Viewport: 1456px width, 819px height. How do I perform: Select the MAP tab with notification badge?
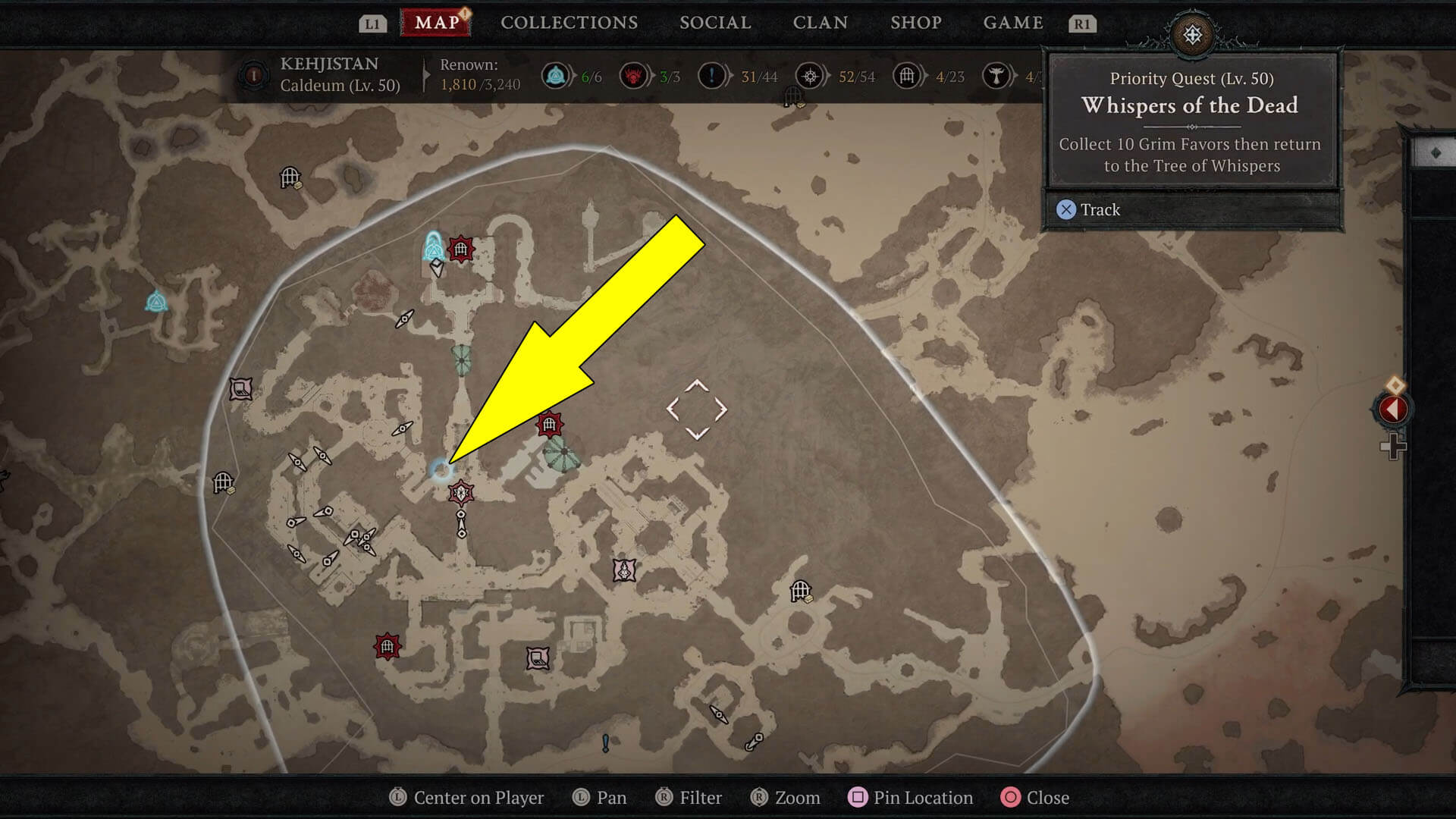tap(434, 22)
